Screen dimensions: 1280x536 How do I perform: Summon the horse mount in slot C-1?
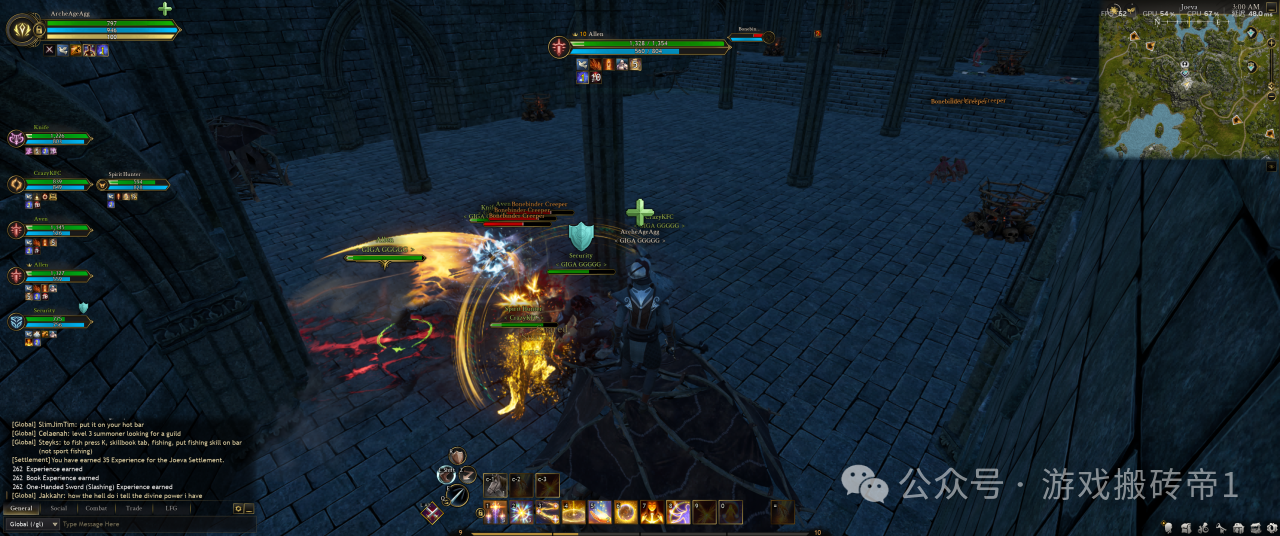tap(496, 485)
